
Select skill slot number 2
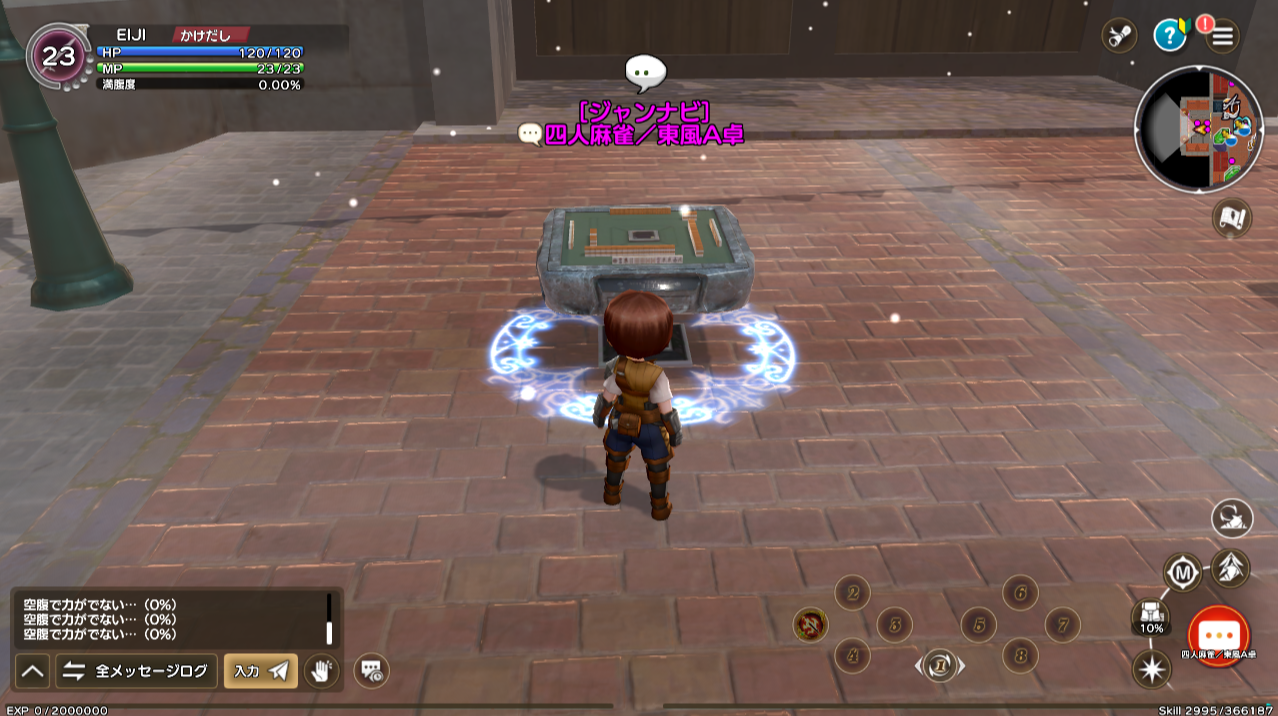click(x=852, y=593)
